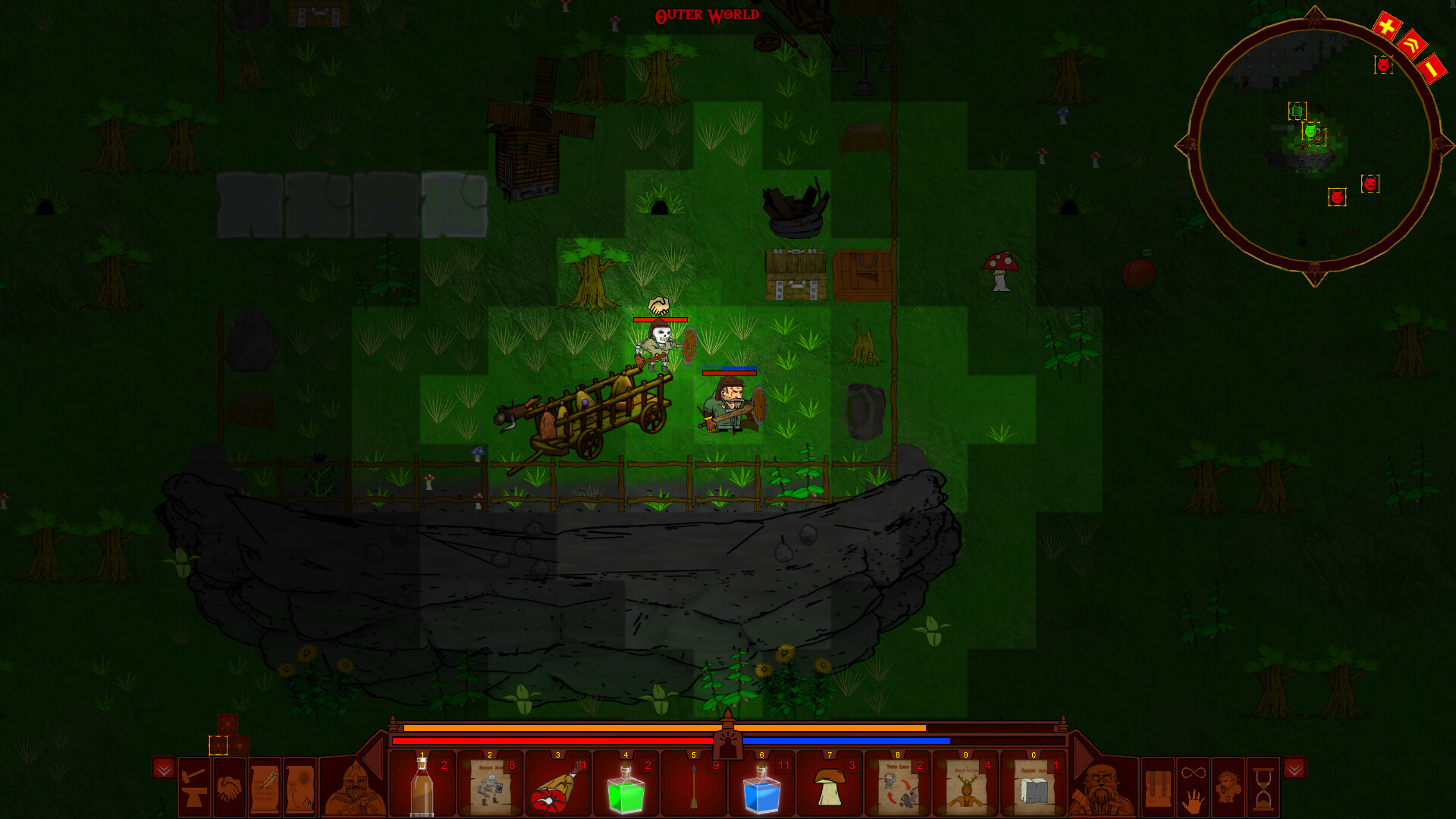Open the backpack inventory icon
Screen dimensions: 1456x819
(1158, 789)
